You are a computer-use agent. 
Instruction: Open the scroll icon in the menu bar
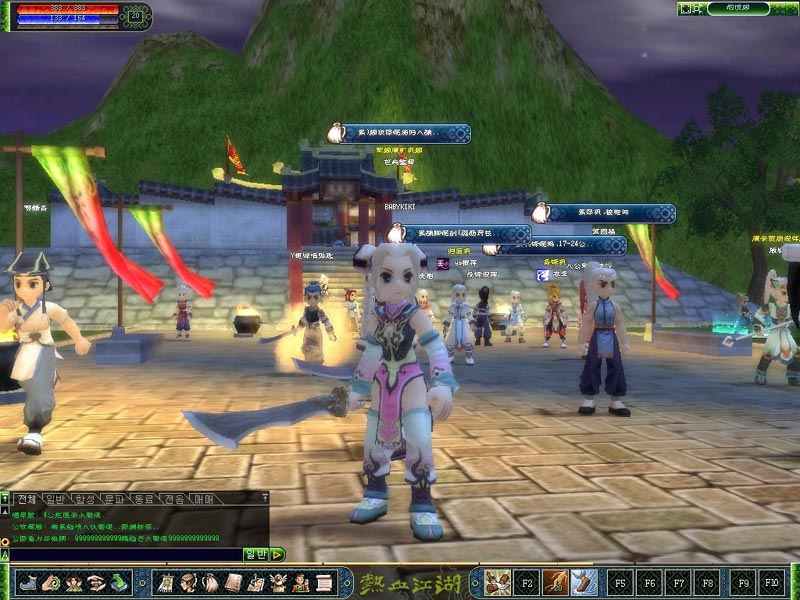(x=324, y=581)
